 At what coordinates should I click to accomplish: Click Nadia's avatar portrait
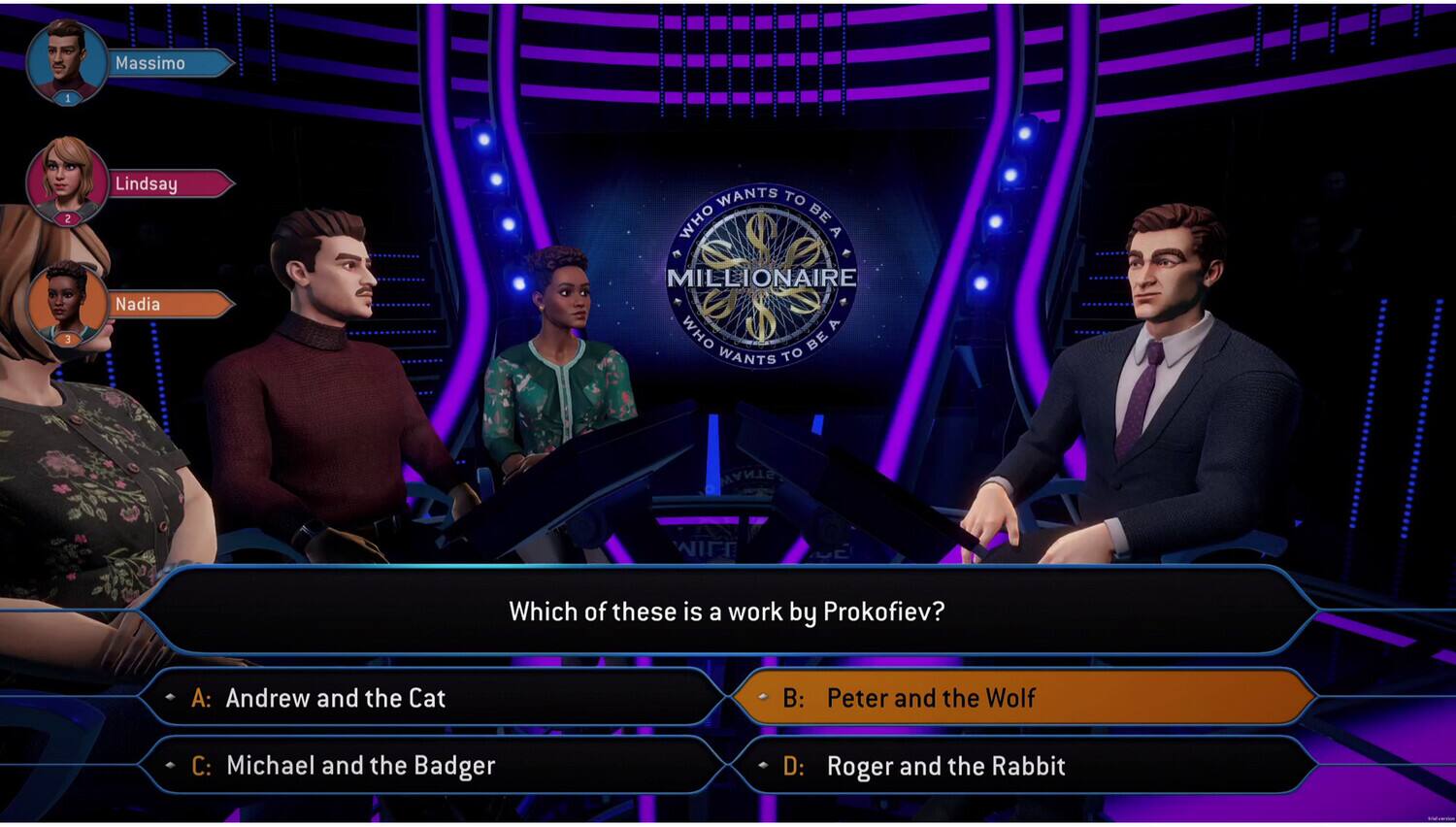[x=66, y=303]
